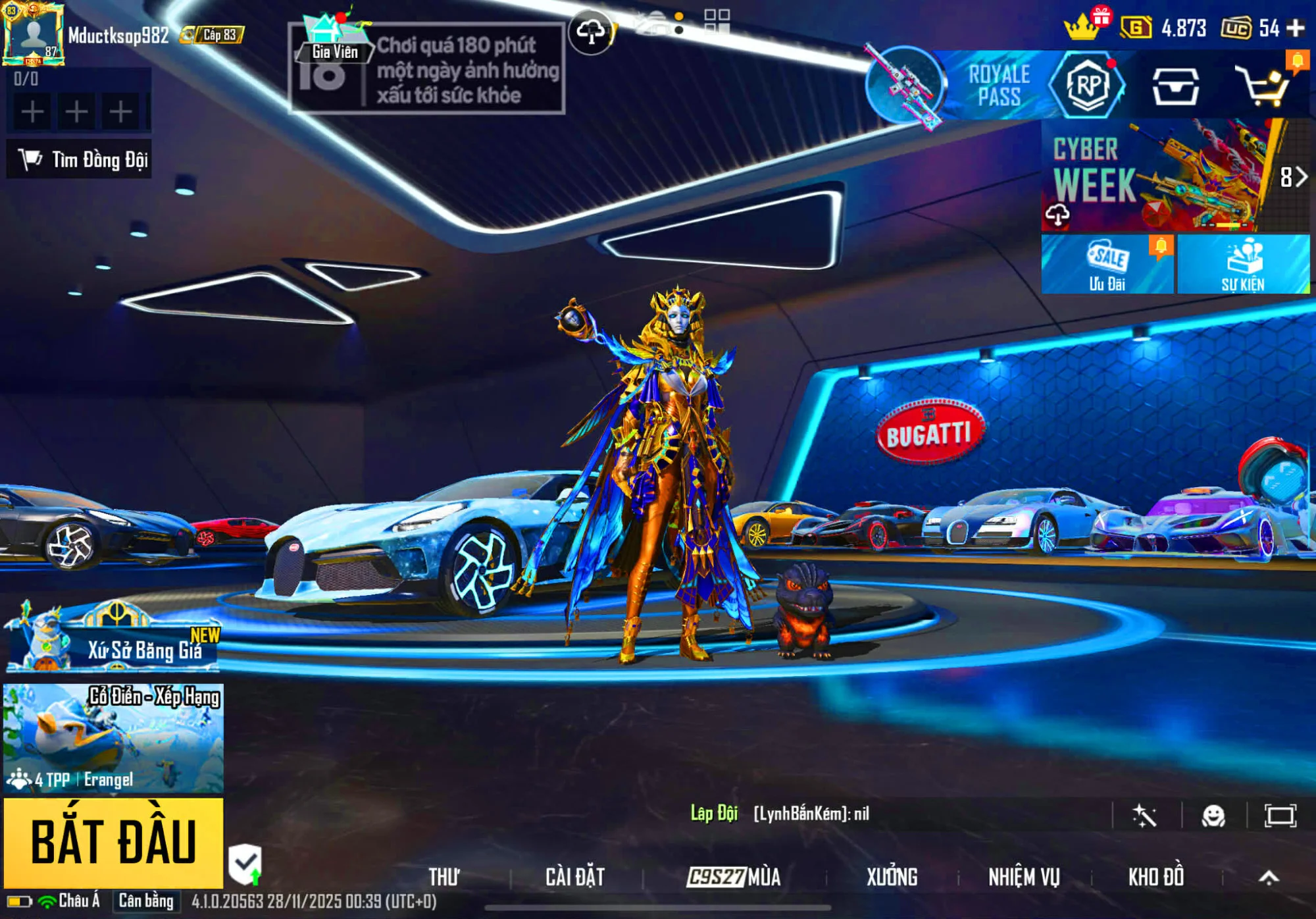
Task: Open the Ưu Đãi sale offers
Action: [x=1107, y=265]
